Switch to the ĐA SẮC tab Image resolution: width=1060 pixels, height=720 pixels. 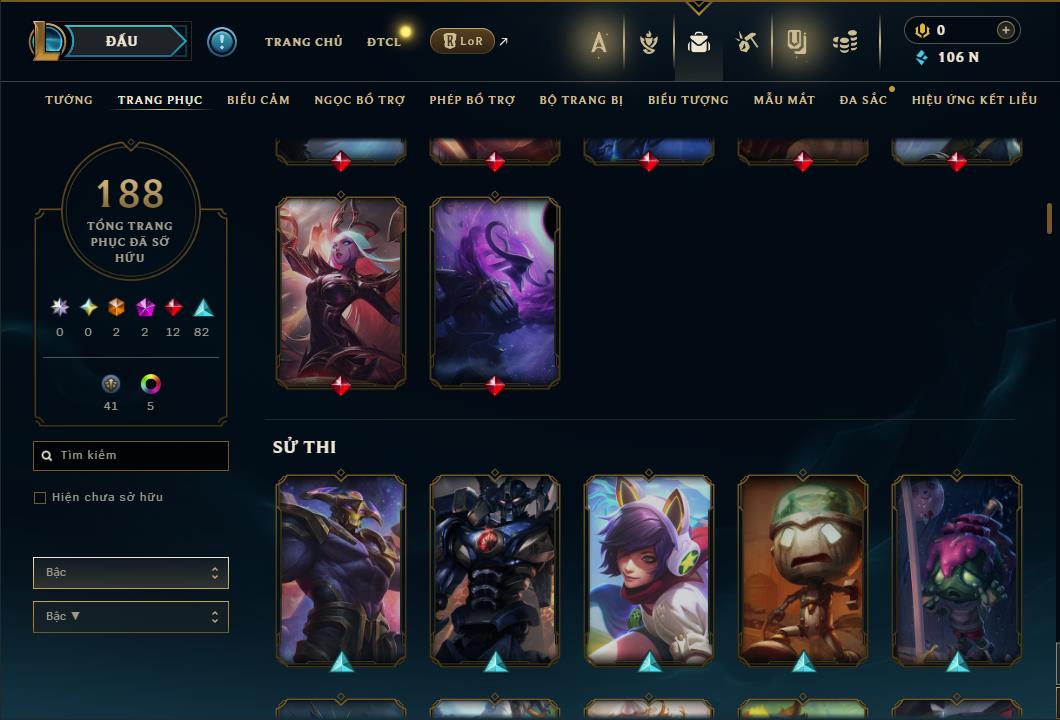(x=863, y=100)
